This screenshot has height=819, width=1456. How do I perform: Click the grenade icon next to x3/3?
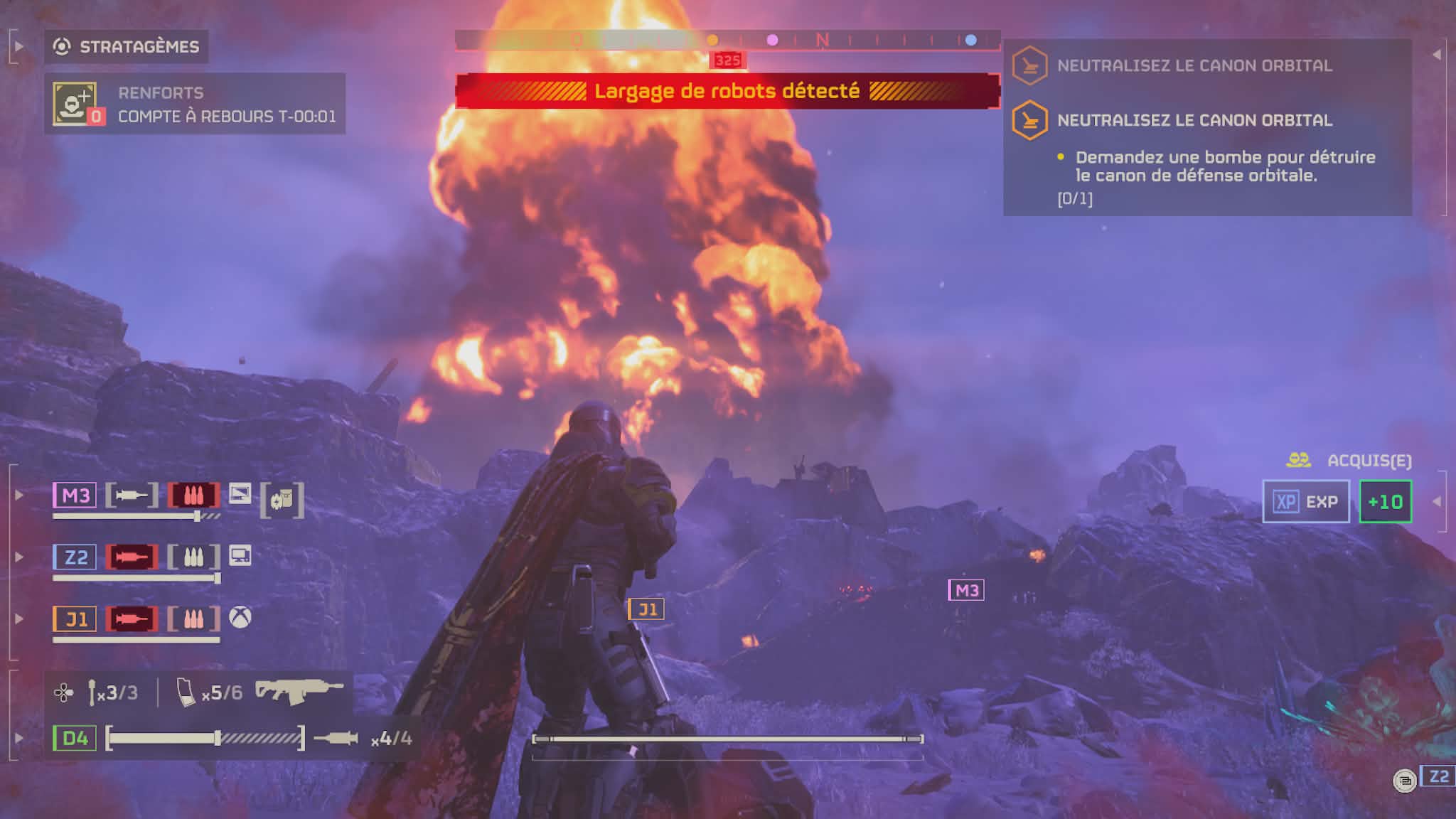[92, 692]
